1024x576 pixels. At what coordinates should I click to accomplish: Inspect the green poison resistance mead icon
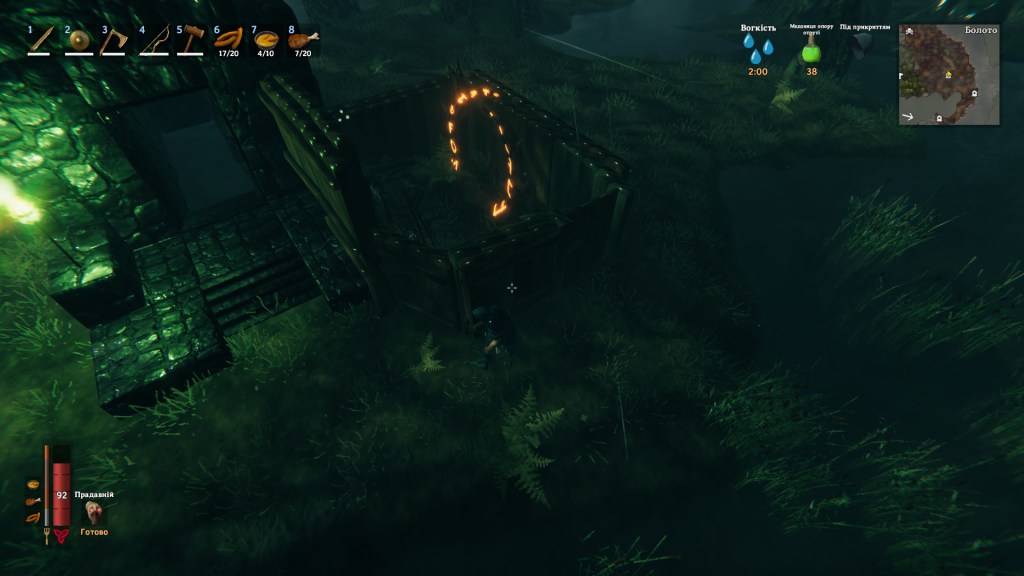pos(811,52)
